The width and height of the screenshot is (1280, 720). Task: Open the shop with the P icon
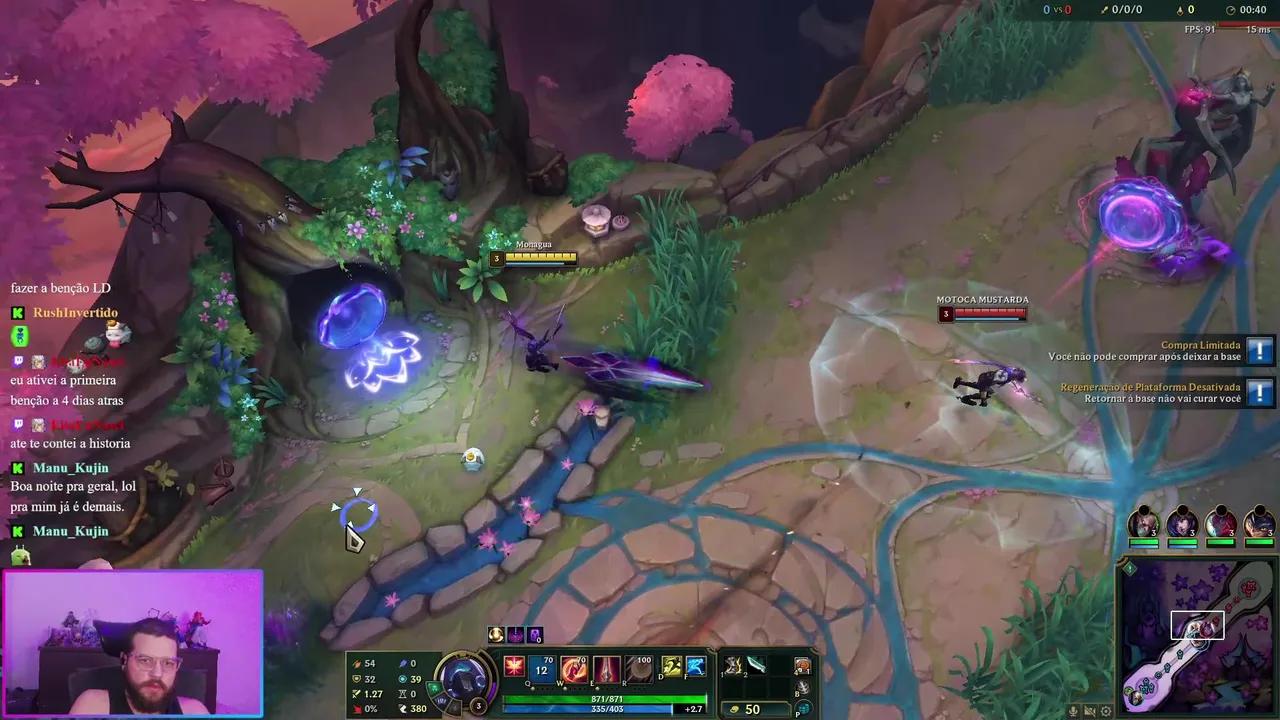click(803, 708)
